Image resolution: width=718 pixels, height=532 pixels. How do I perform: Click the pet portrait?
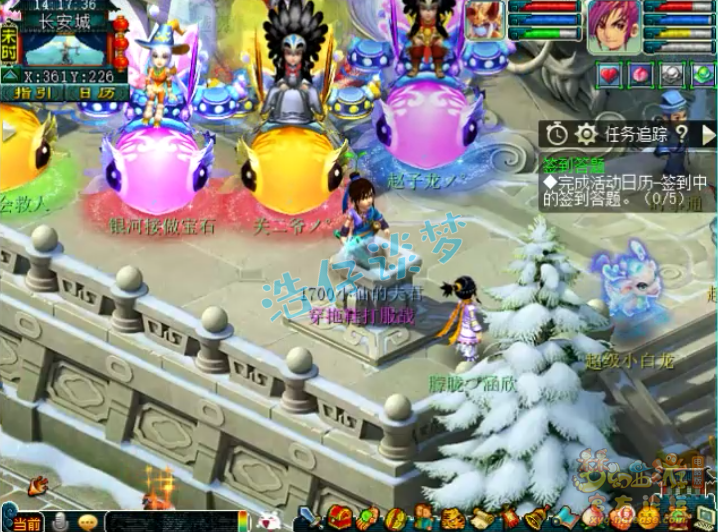[x=485, y=19]
